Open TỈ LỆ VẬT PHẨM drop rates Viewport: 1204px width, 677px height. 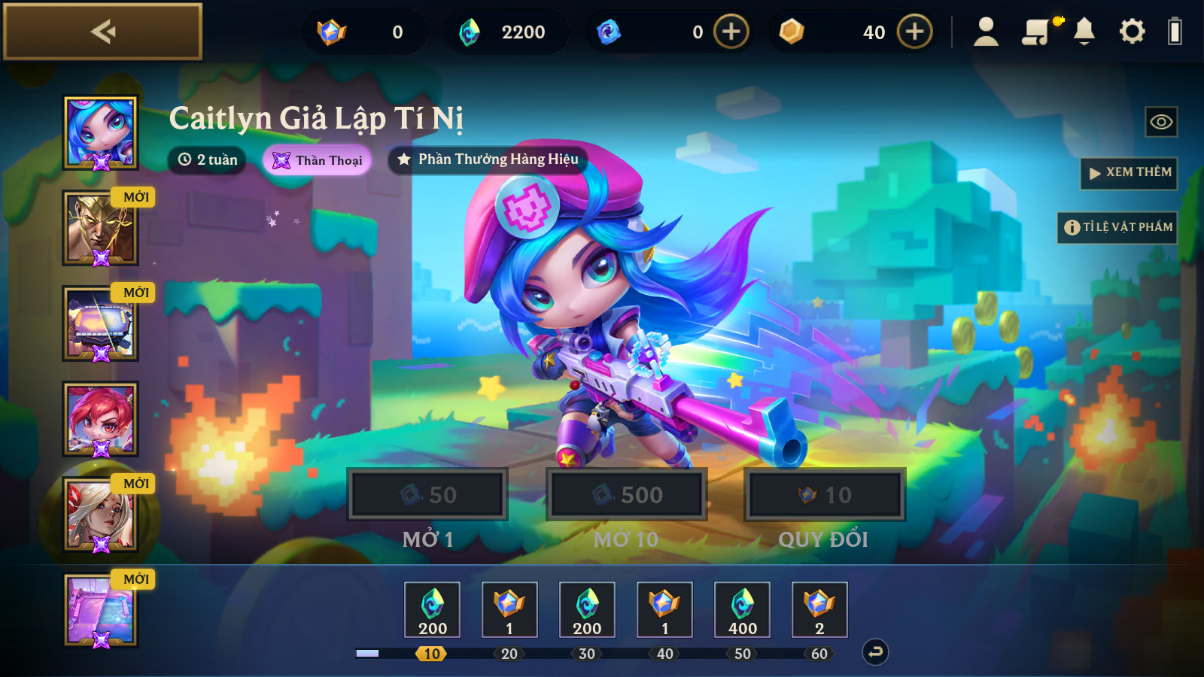coord(1117,228)
